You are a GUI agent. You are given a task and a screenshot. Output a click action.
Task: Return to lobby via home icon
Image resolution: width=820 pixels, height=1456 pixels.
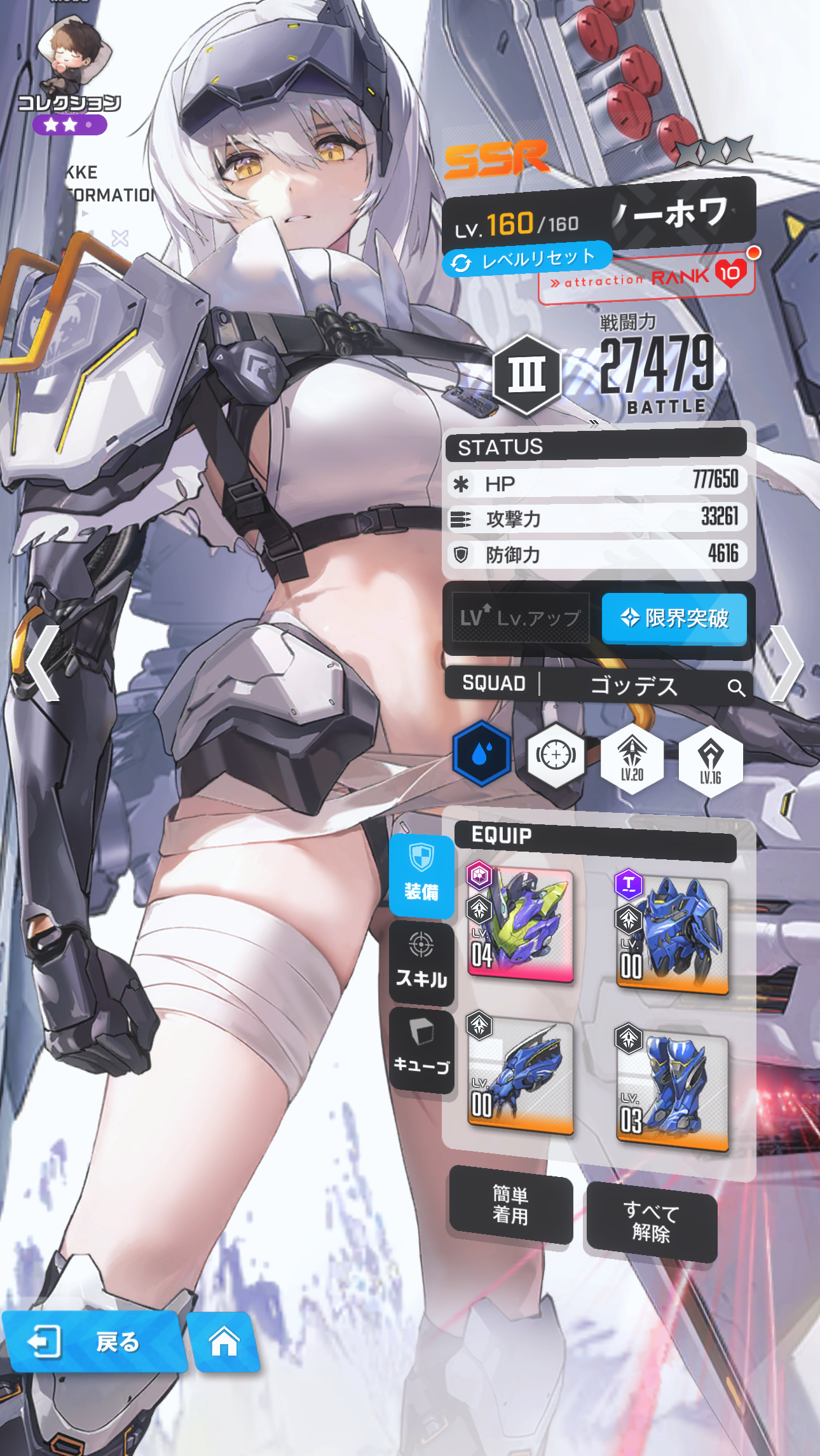[224, 1341]
